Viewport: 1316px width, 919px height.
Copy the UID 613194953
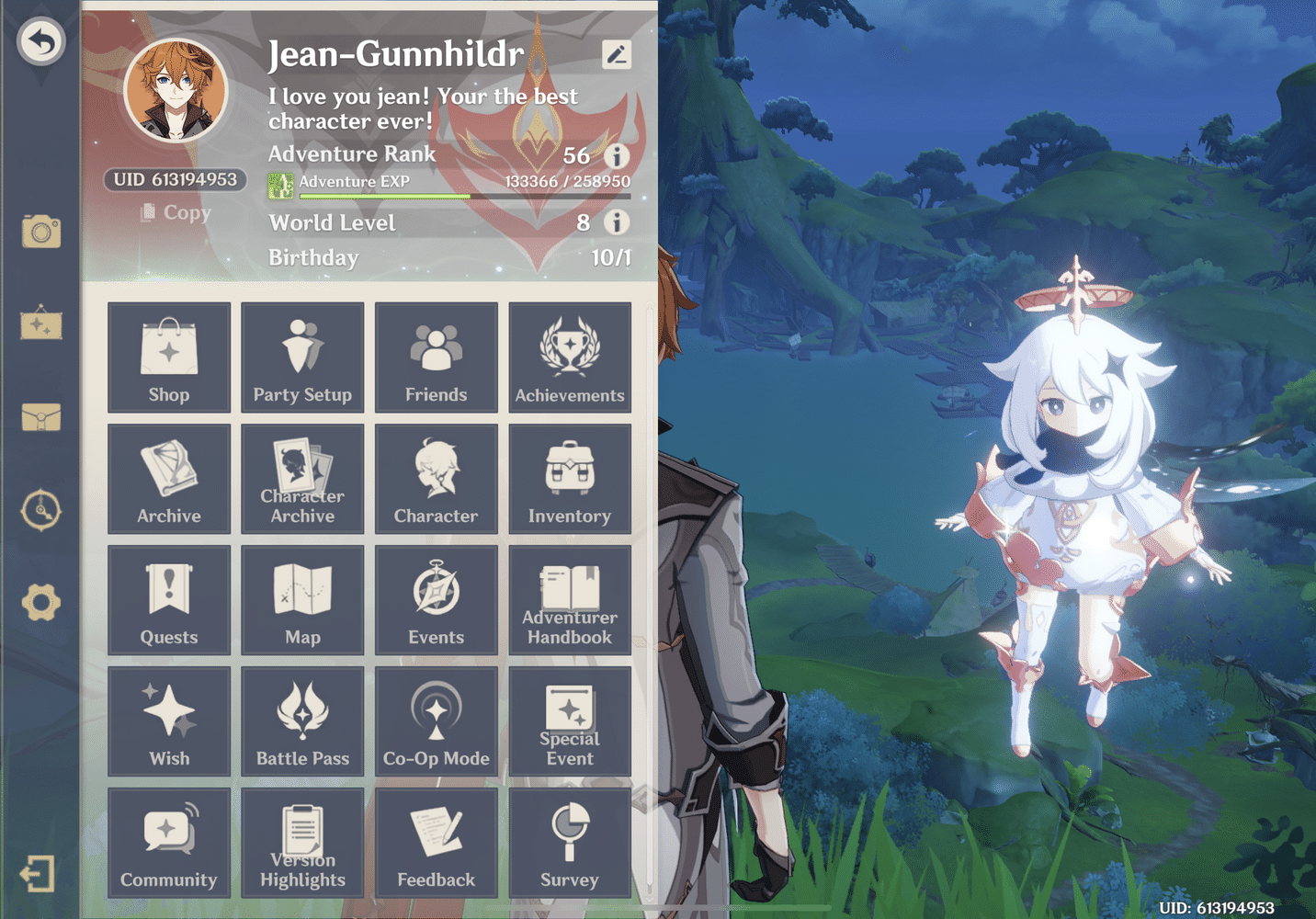tap(177, 212)
